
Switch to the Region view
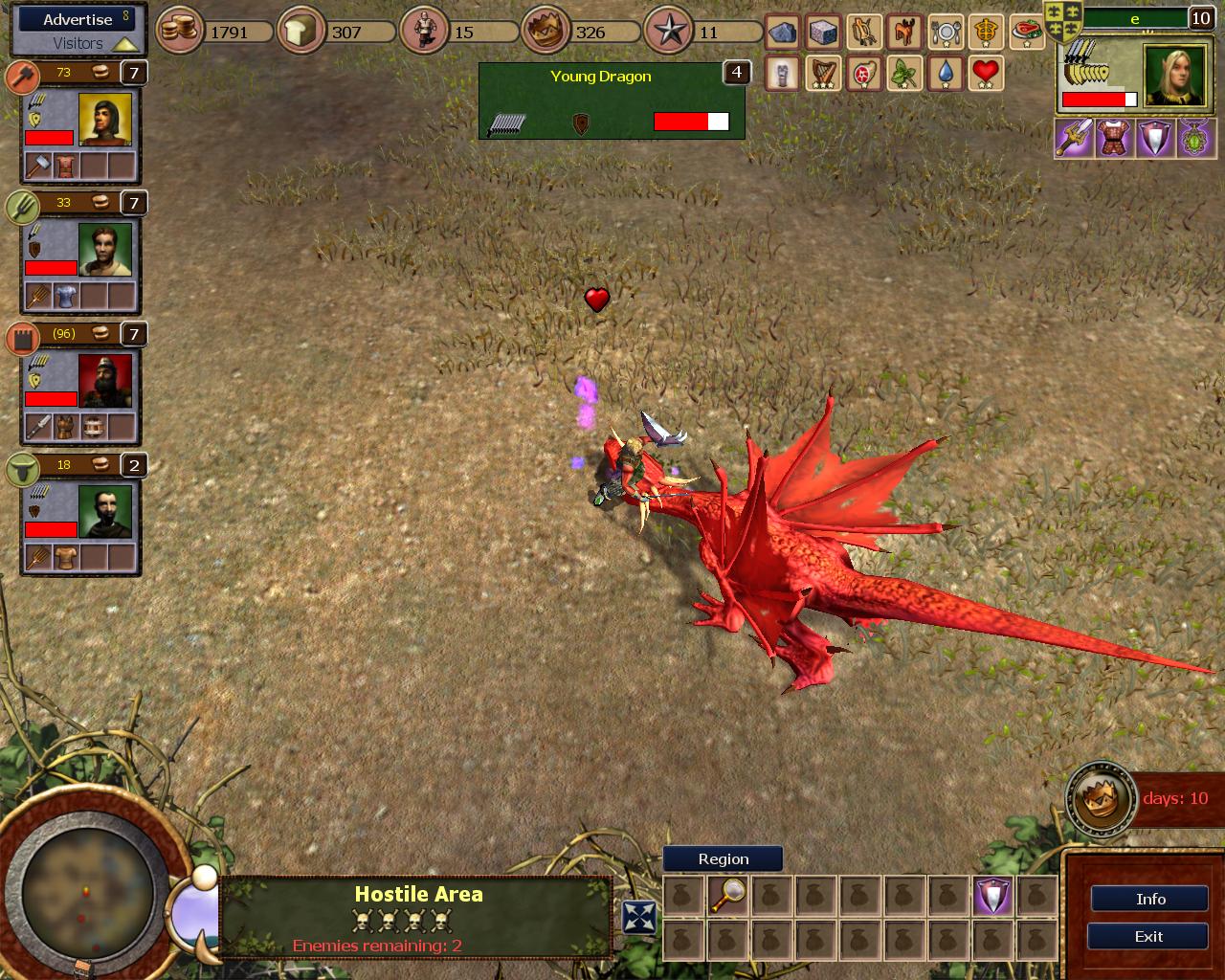(723, 858)
